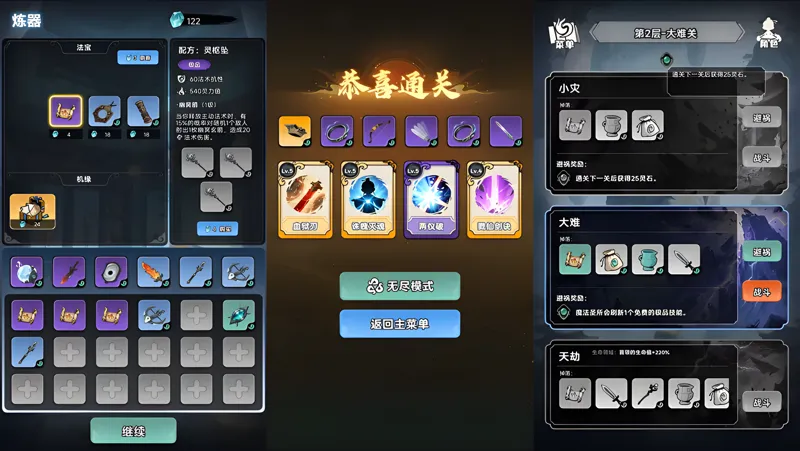Start the orange 战斗 button for 大难
The width and height of the screenshot is (800, 451).
tap(762, 291)
